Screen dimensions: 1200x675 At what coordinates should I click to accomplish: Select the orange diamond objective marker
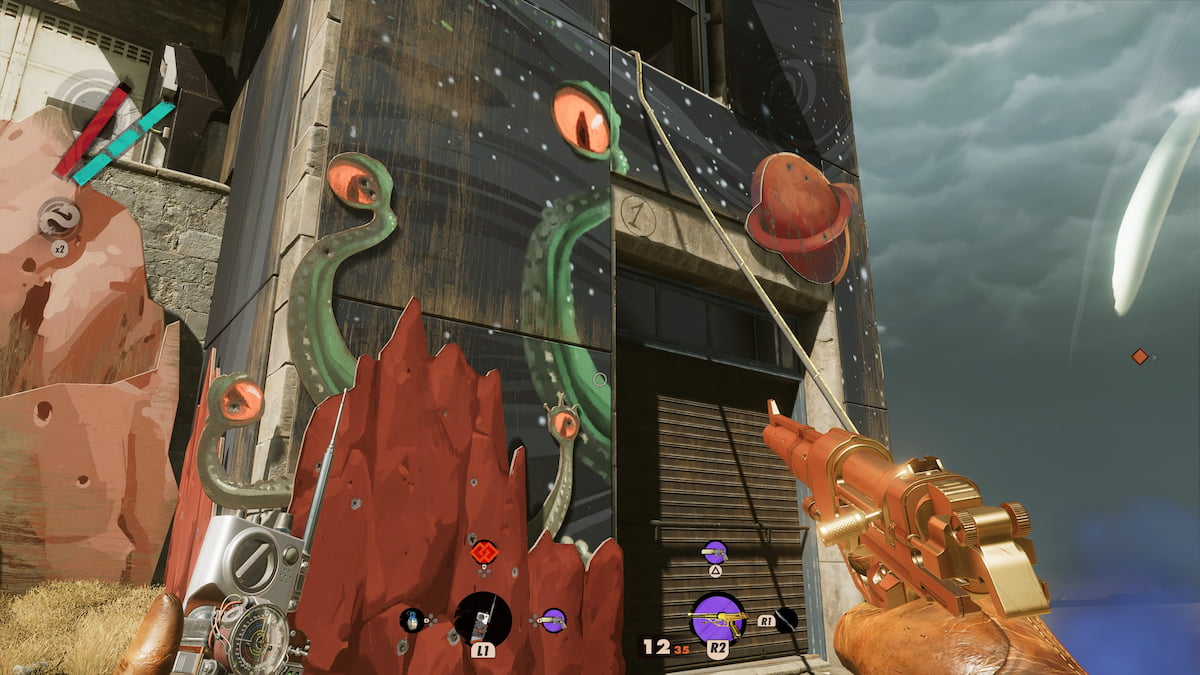coord(1139,356)
